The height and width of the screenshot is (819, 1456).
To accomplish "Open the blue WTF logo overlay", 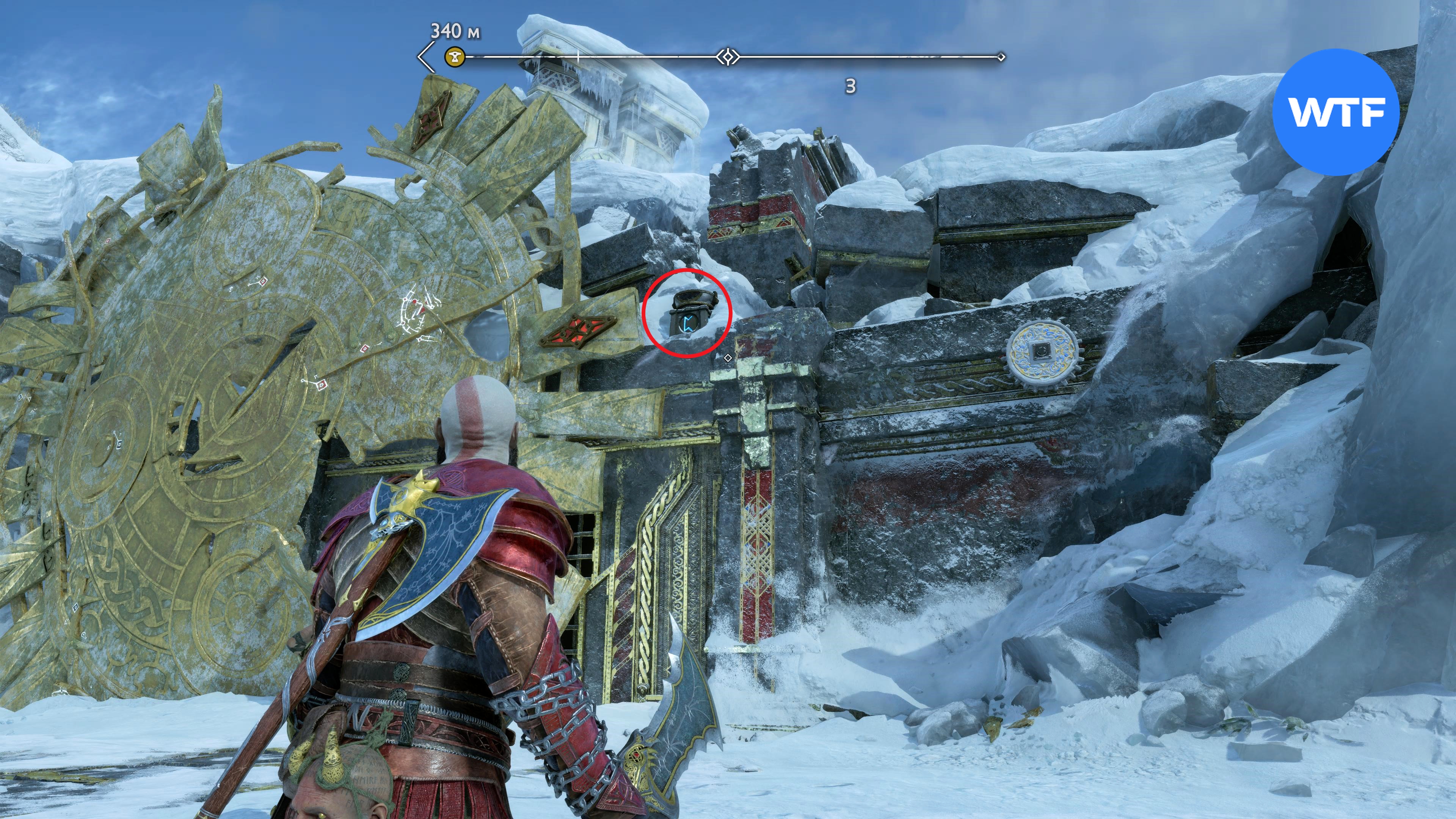I will (1335, 112).
